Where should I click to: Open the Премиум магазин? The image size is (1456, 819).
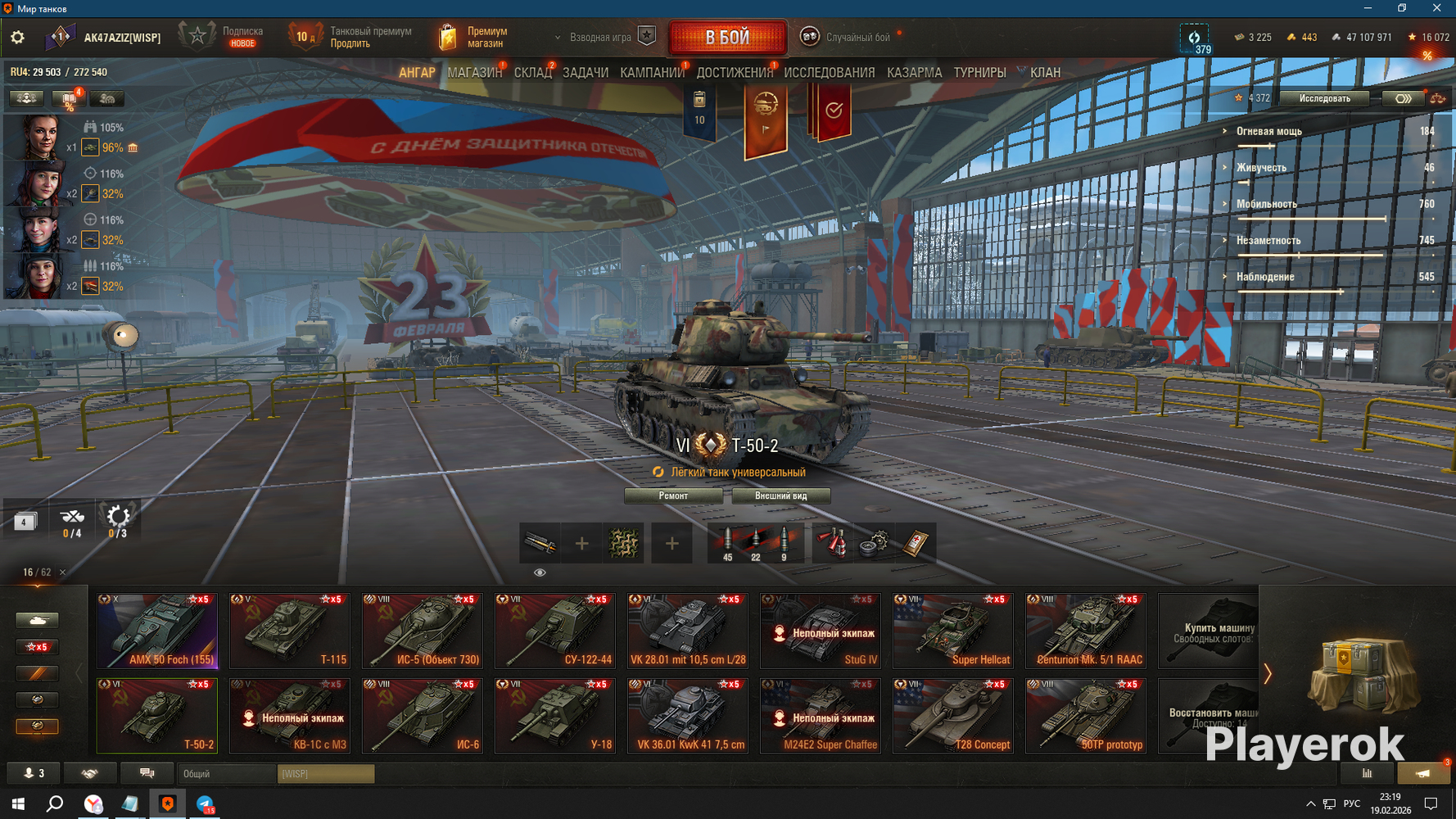pos(475,38)
